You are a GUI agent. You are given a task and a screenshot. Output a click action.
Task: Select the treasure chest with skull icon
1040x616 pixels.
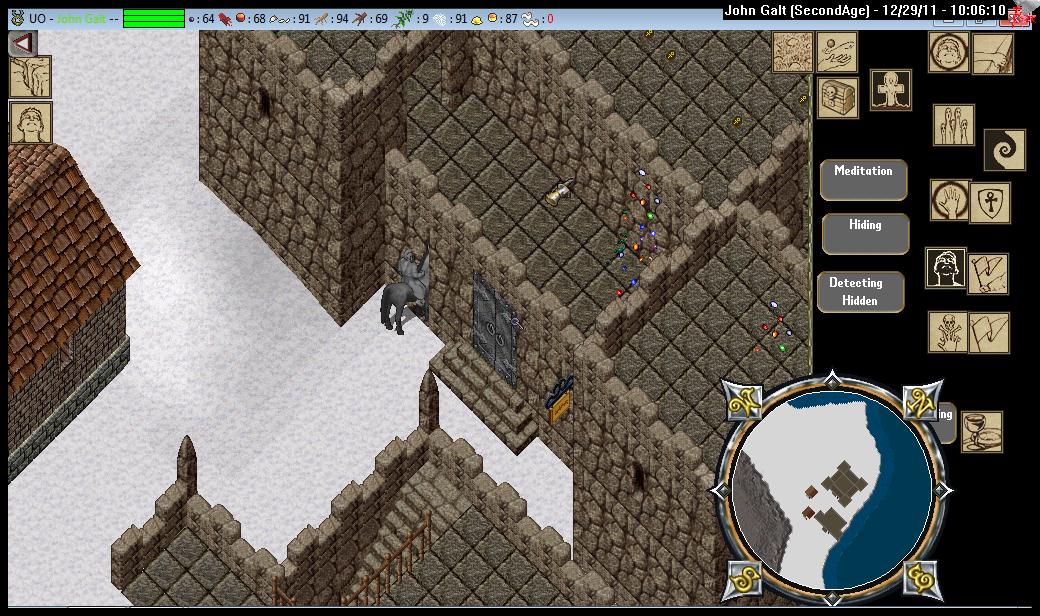click(x=838, y=97)
